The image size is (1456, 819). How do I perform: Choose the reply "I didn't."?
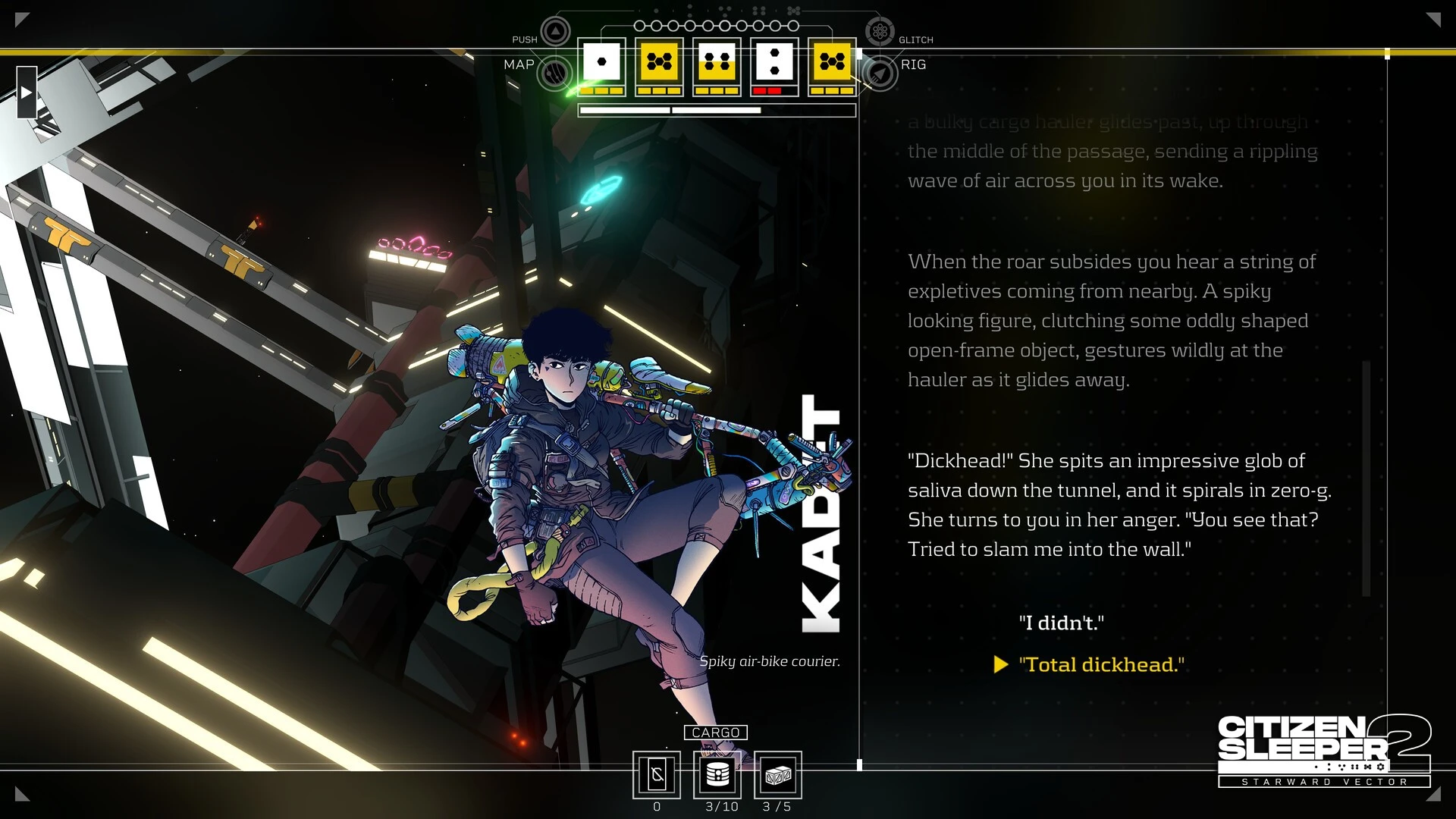coord(1061,623)
